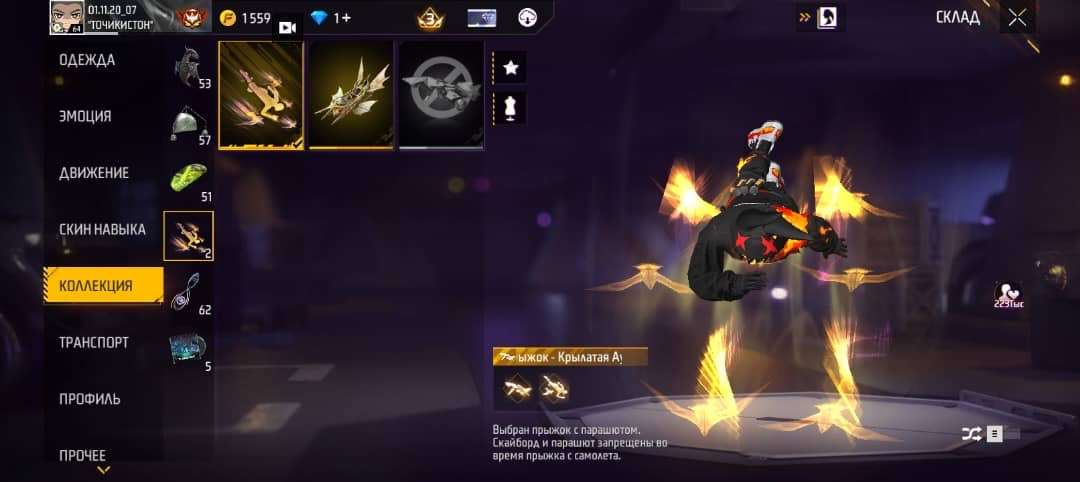
Task: Select the ДВИЖЕНИЕ category
Action: (x=94, y=173)
